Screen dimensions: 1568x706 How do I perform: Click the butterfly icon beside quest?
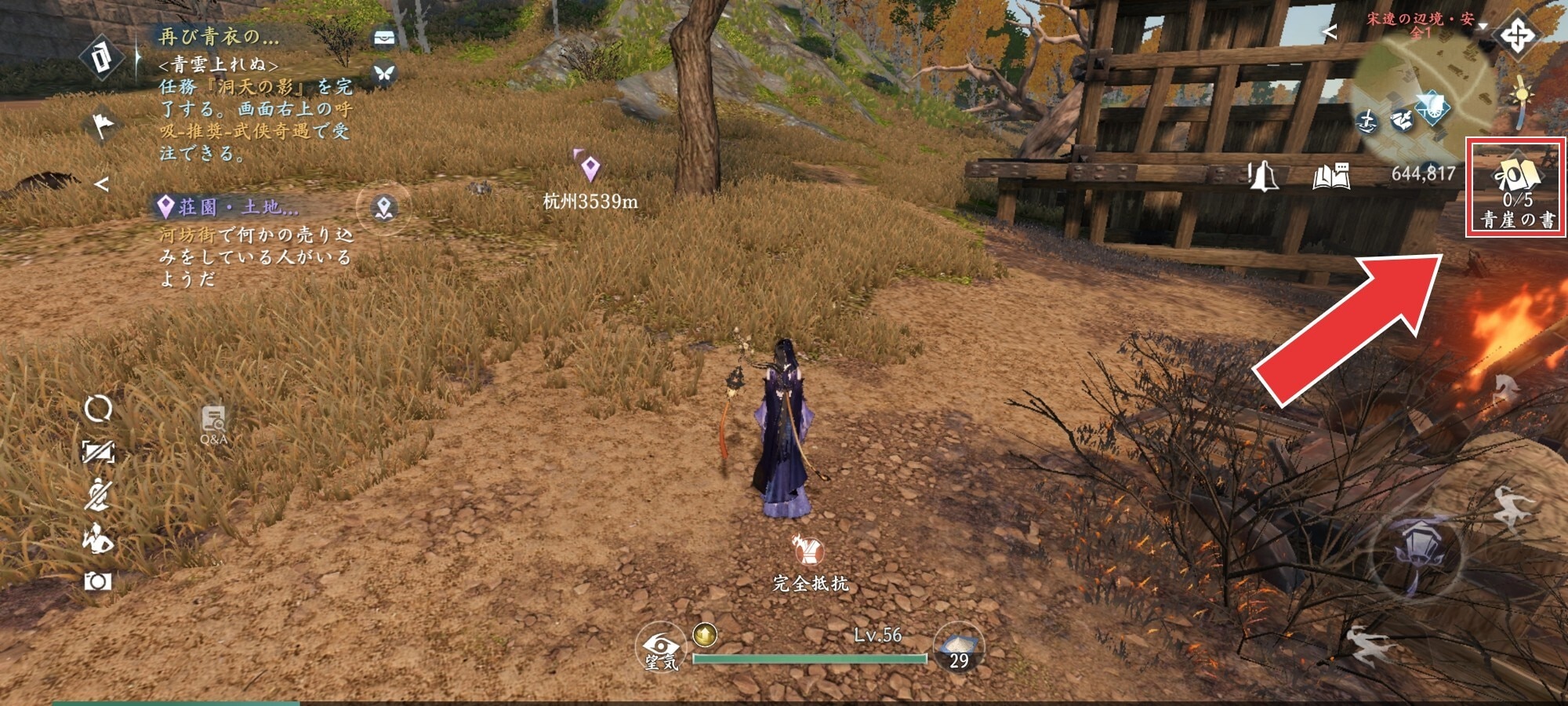point(383,73)
